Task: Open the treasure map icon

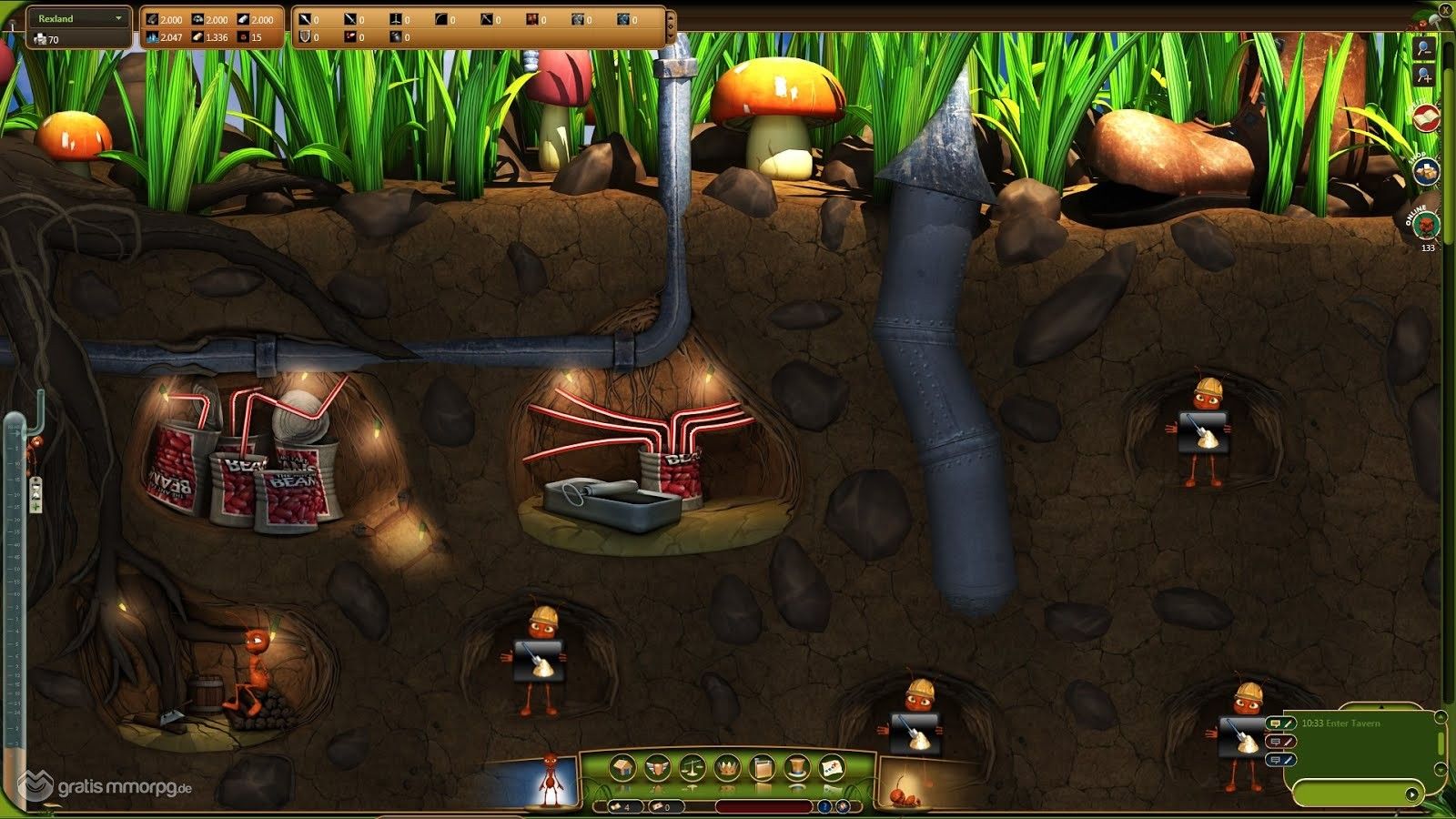Action: [831, 768]
